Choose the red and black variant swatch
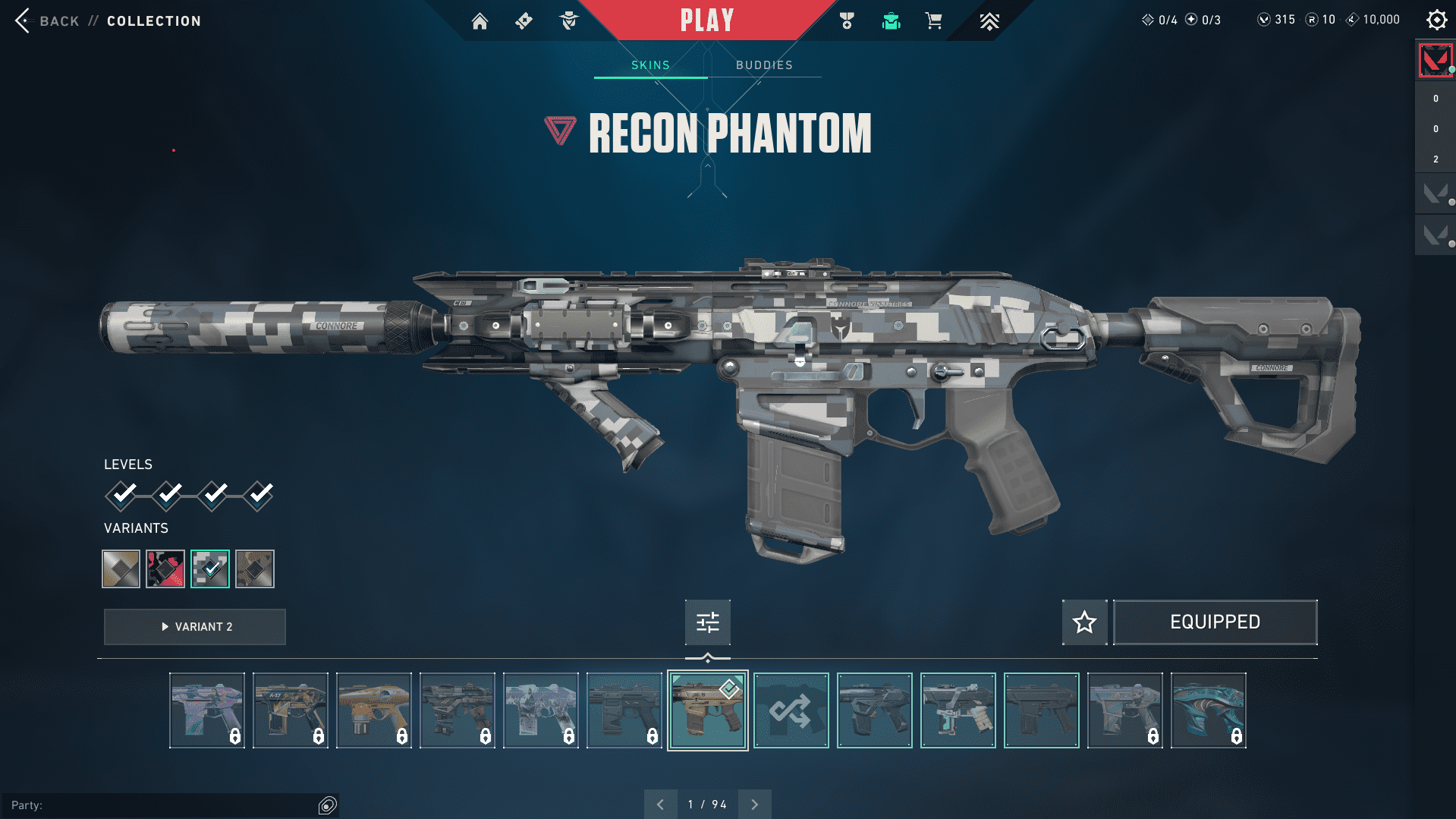The width and height of the screenshot is (1456, 819). click(x=165, y=569)
